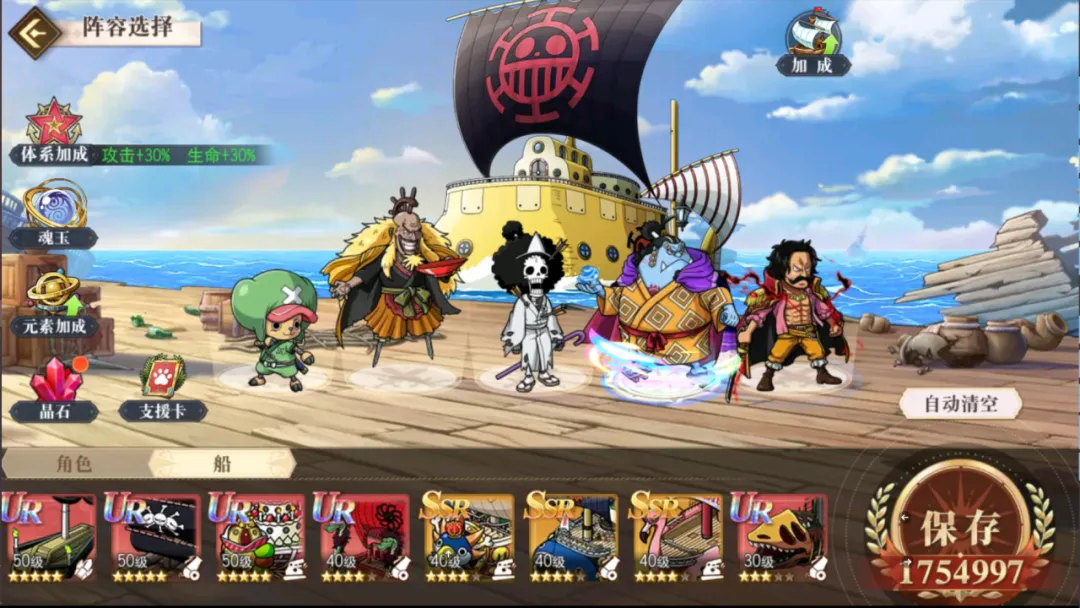Pick the SSR dark blue battleship card
This screenshot has width=1080, height=608.
point(571,537)
